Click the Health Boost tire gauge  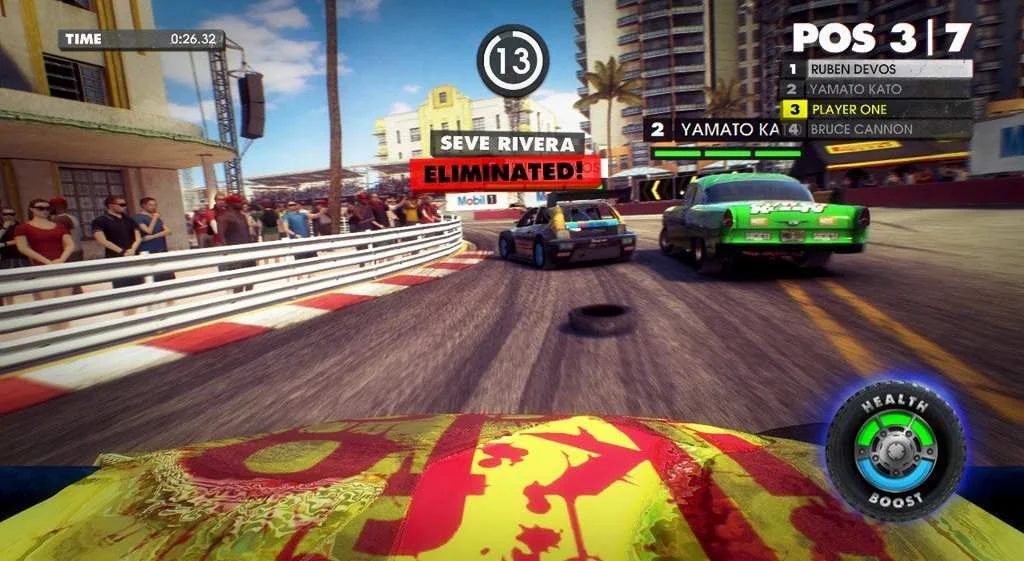[895, 451]
